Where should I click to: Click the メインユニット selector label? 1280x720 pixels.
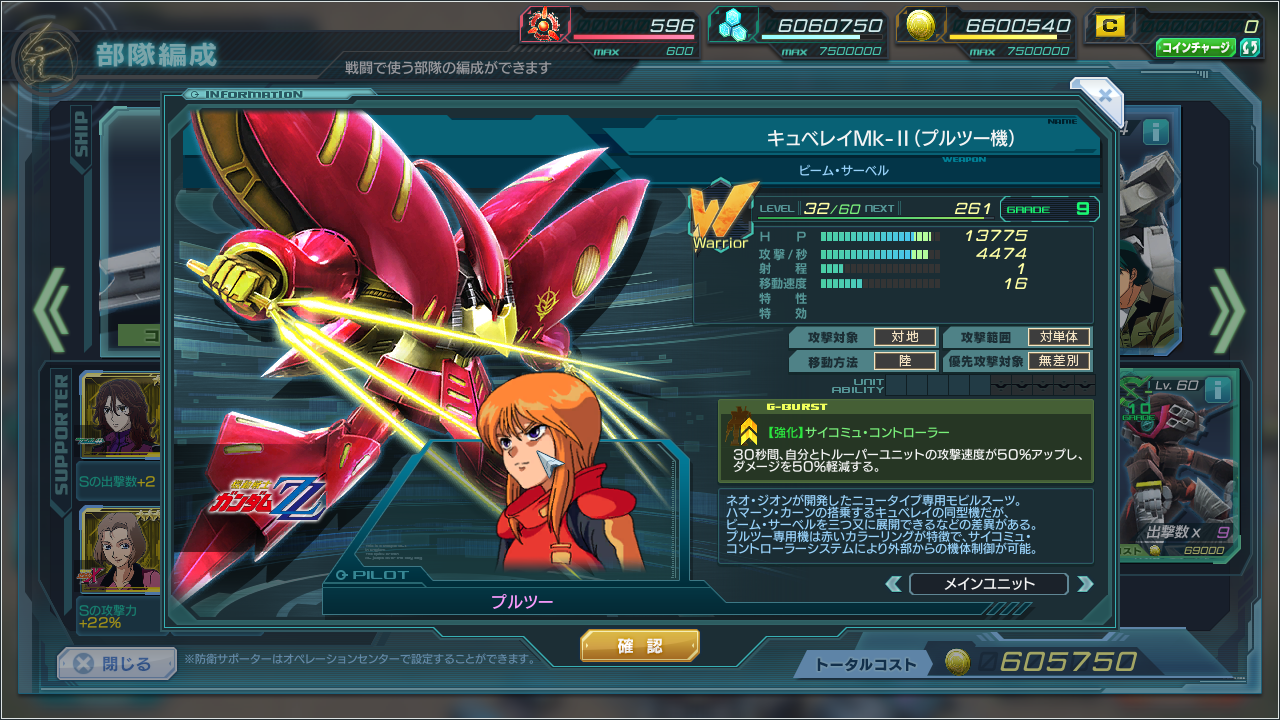point(989,584)
